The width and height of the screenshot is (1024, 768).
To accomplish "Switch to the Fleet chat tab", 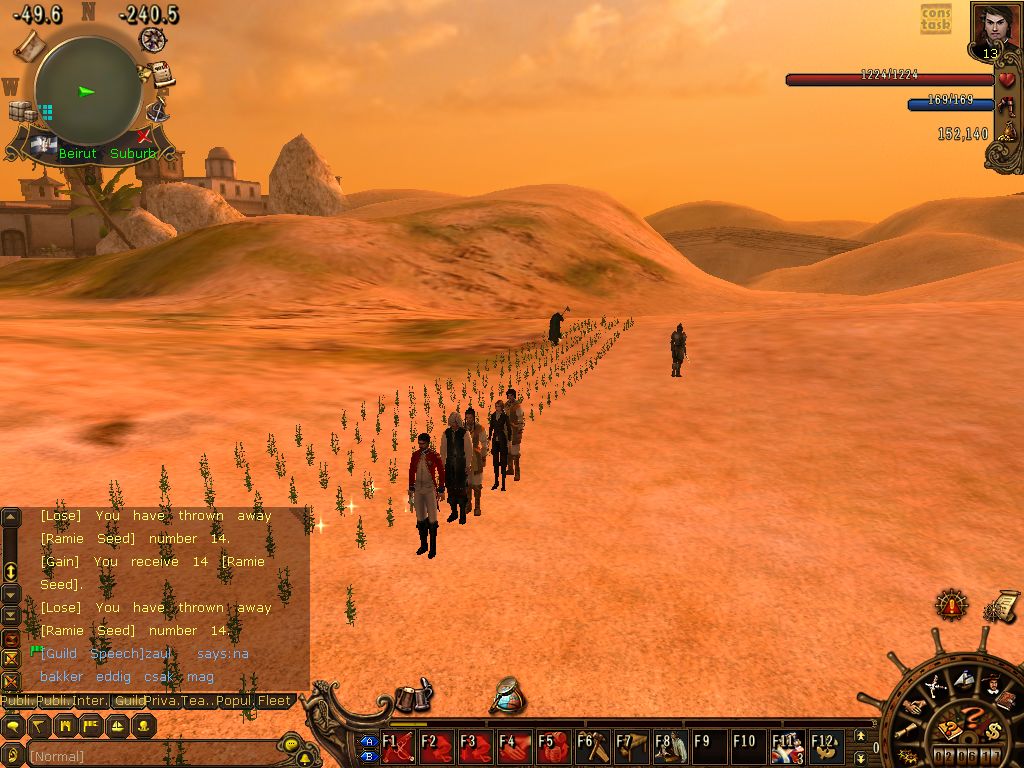I will (276, 702).
